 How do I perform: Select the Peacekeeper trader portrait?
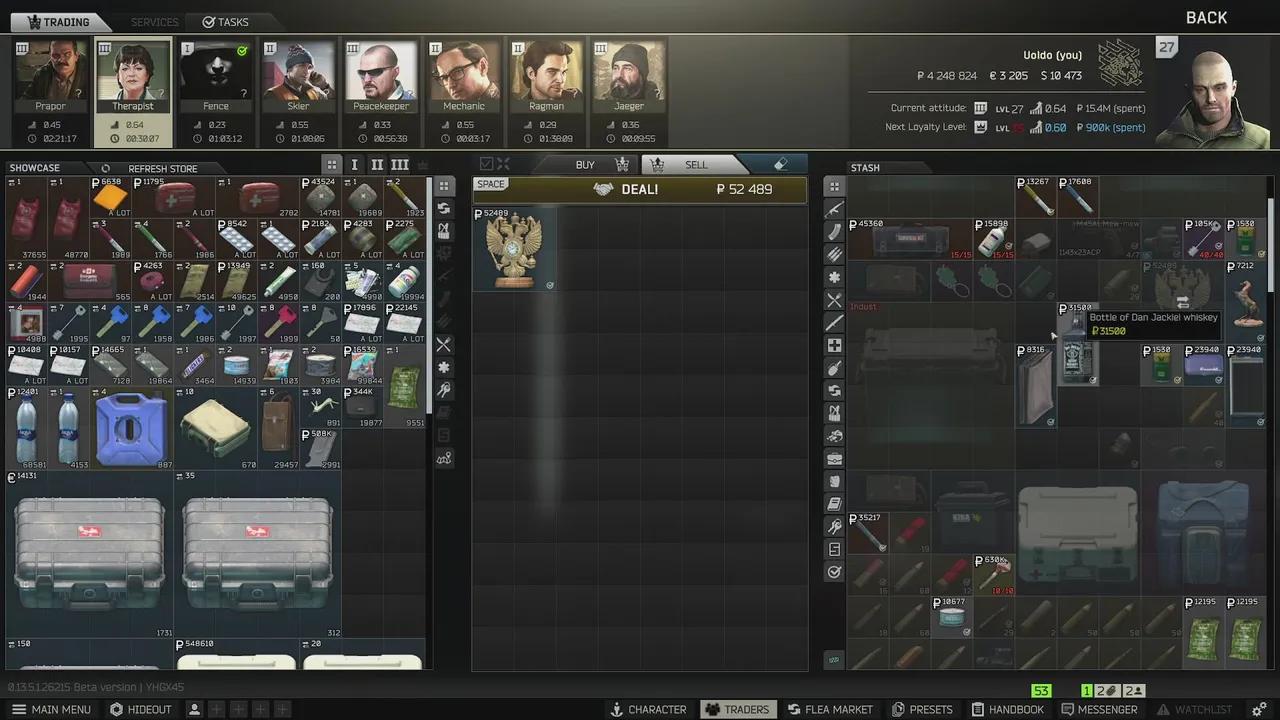click(x=381, y=75)
